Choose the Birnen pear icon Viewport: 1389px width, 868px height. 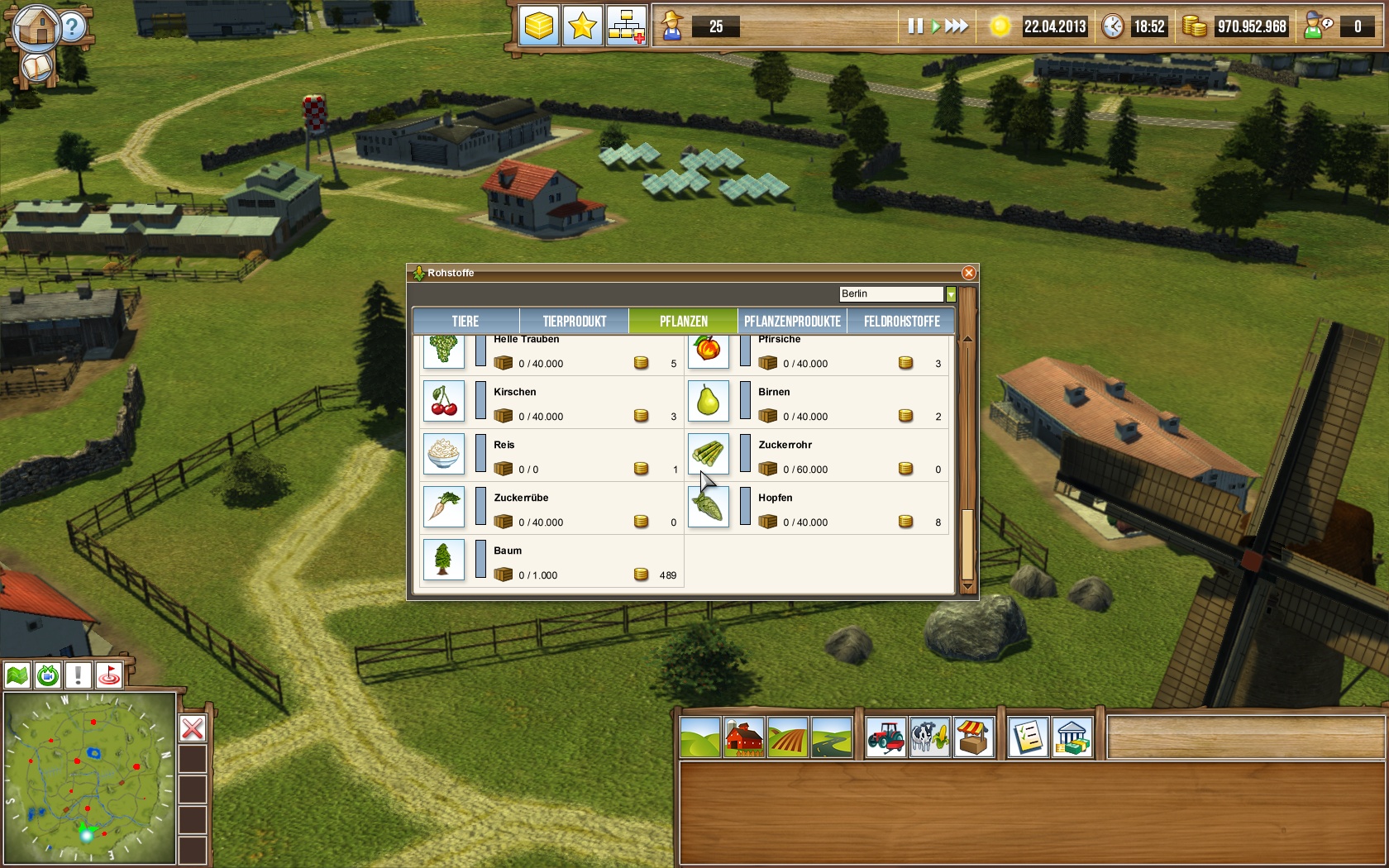tap(708, 401)
